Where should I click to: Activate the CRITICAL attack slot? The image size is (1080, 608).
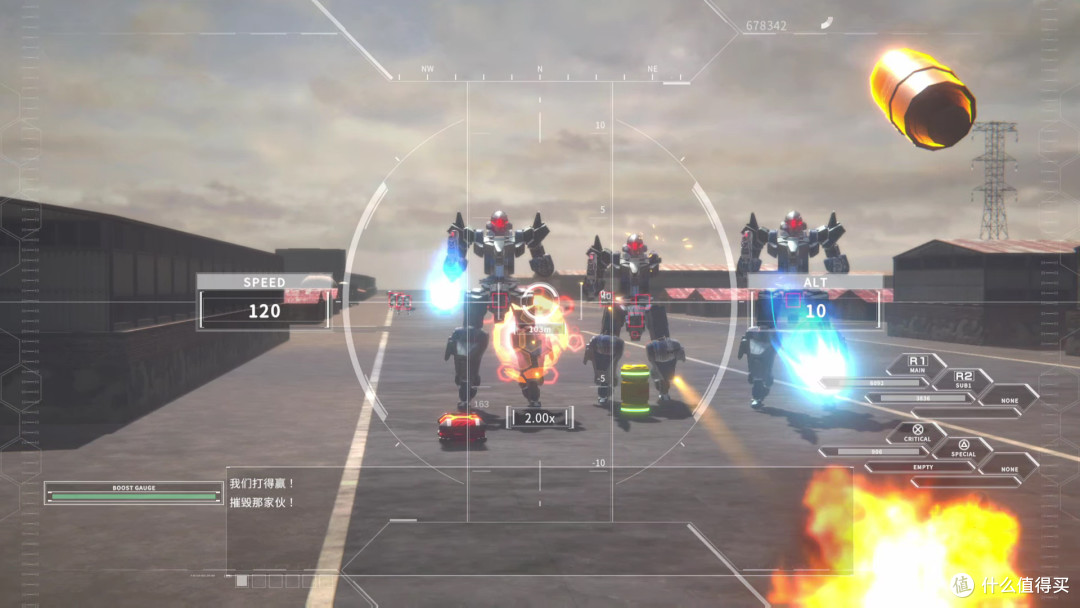917,432
